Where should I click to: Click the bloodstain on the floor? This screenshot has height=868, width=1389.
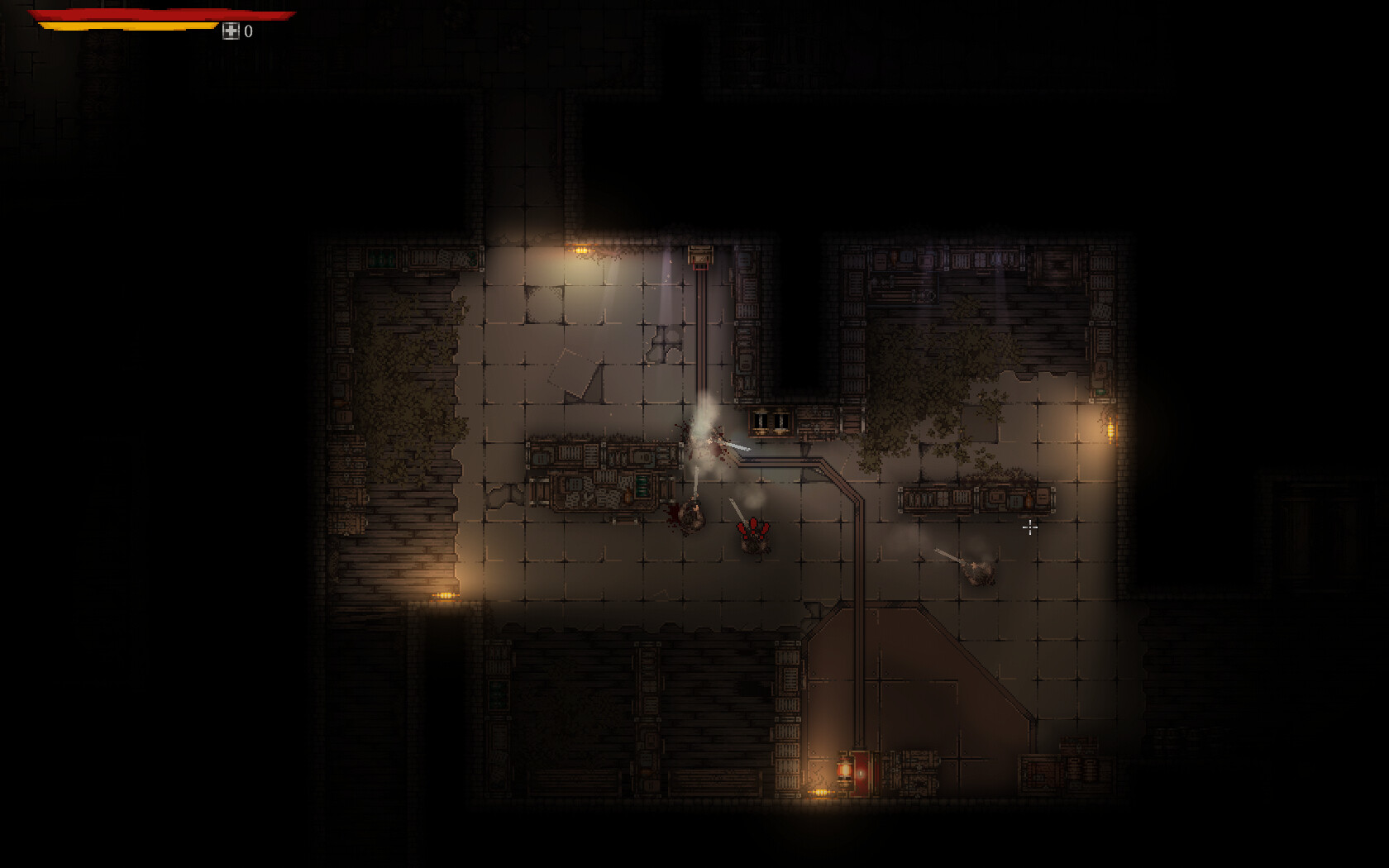[671, 514]
